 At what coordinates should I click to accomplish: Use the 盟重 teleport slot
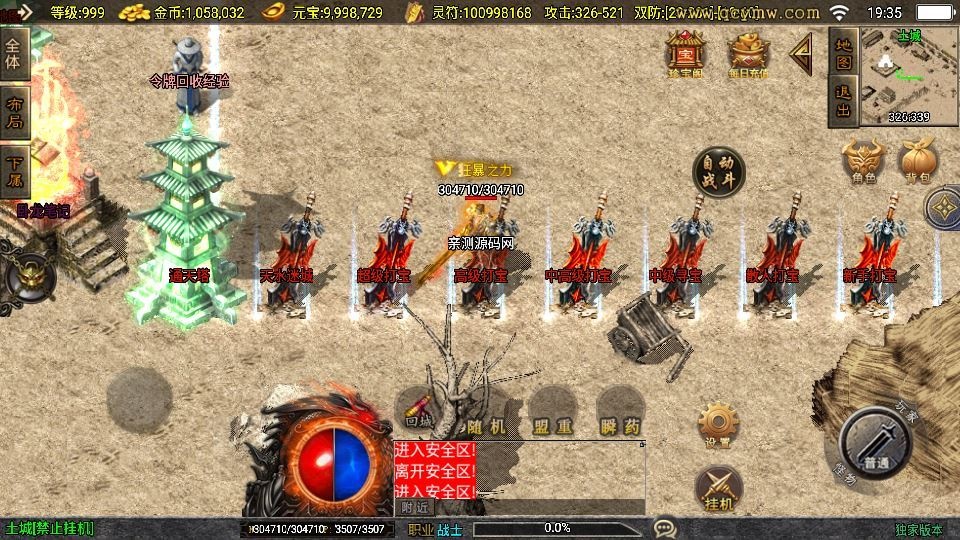[551, 413]
